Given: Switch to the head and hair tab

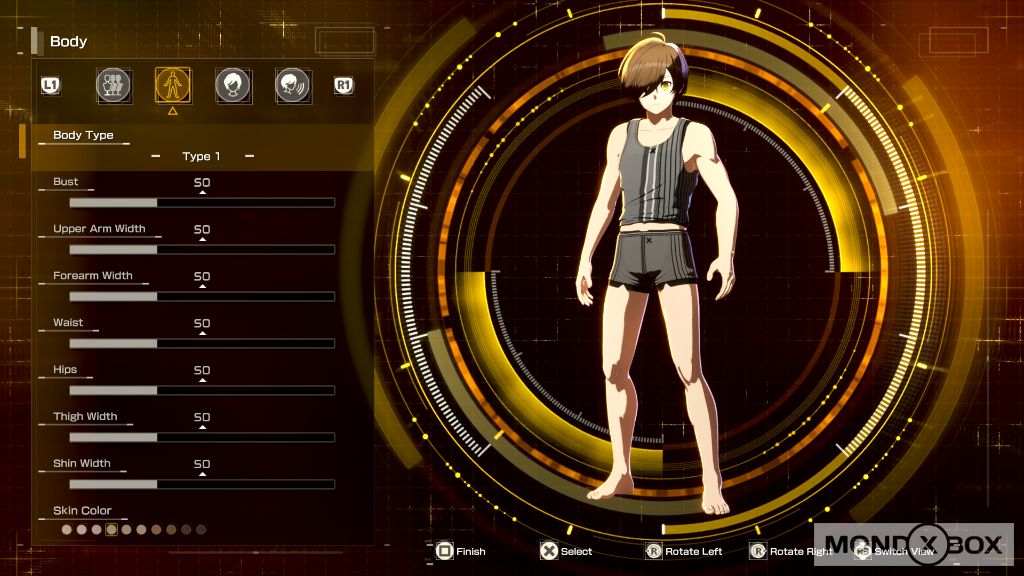Looking at the screenshot, I should click(x=233, y=85).
